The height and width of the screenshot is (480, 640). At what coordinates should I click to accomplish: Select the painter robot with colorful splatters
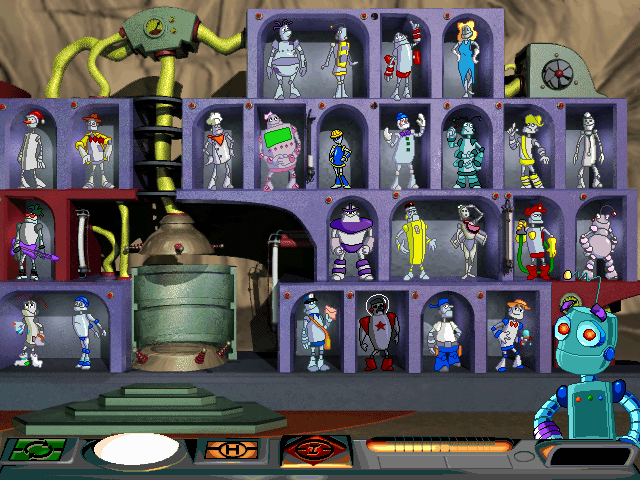pyautogui.click(x=30, y=332)
